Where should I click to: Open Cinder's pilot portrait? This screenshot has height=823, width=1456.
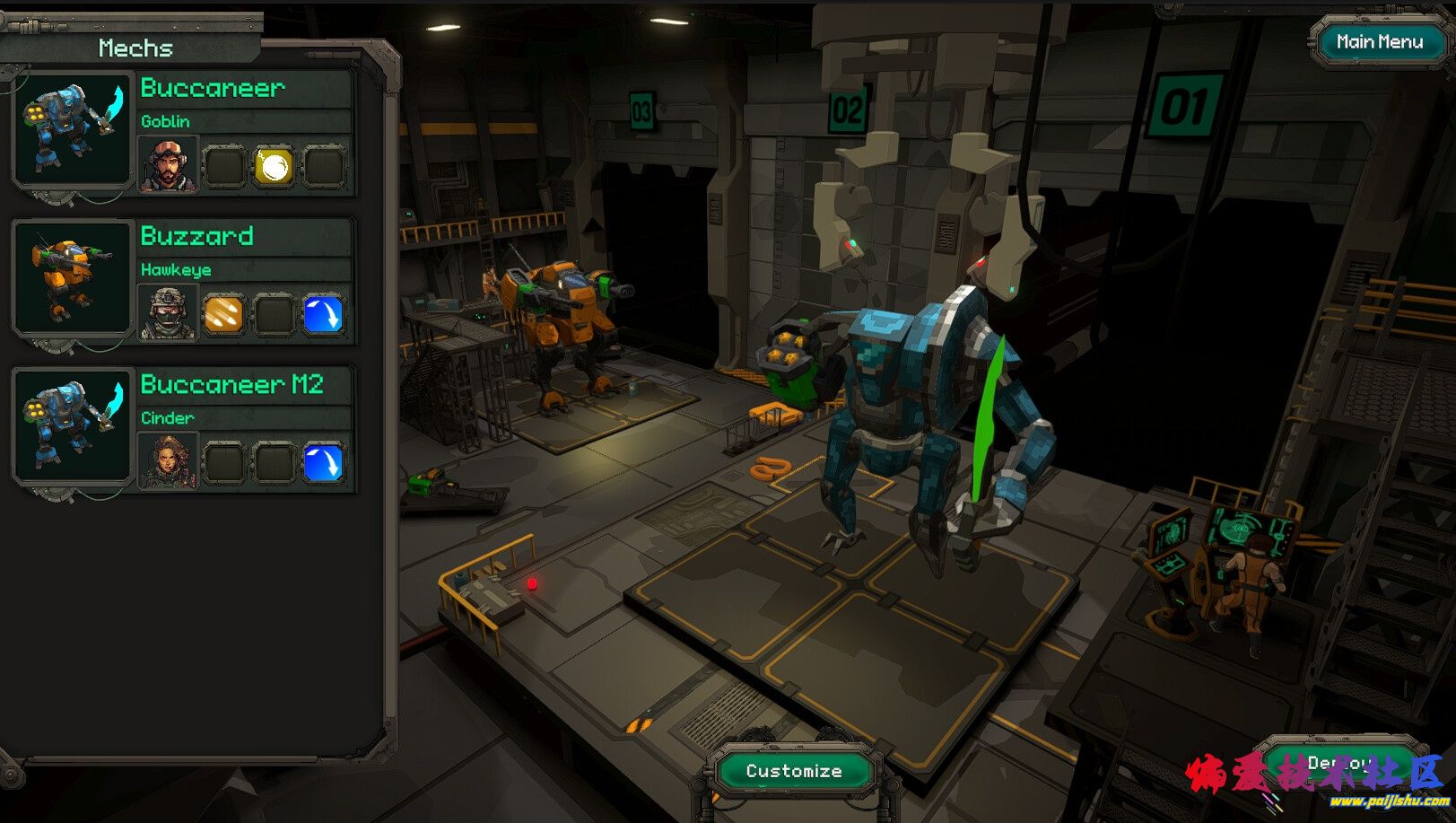point(168,463)
